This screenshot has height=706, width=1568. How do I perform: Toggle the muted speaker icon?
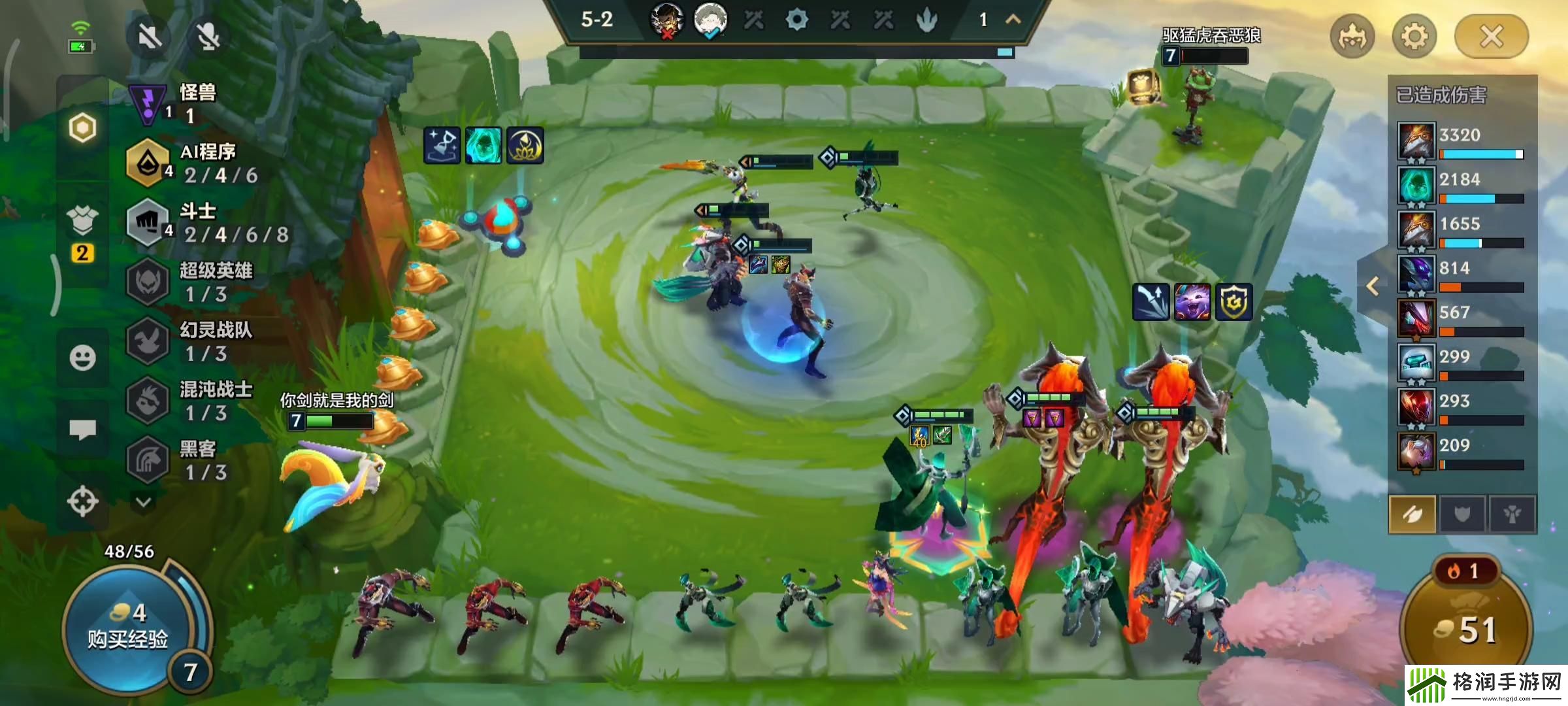point(150,37)
